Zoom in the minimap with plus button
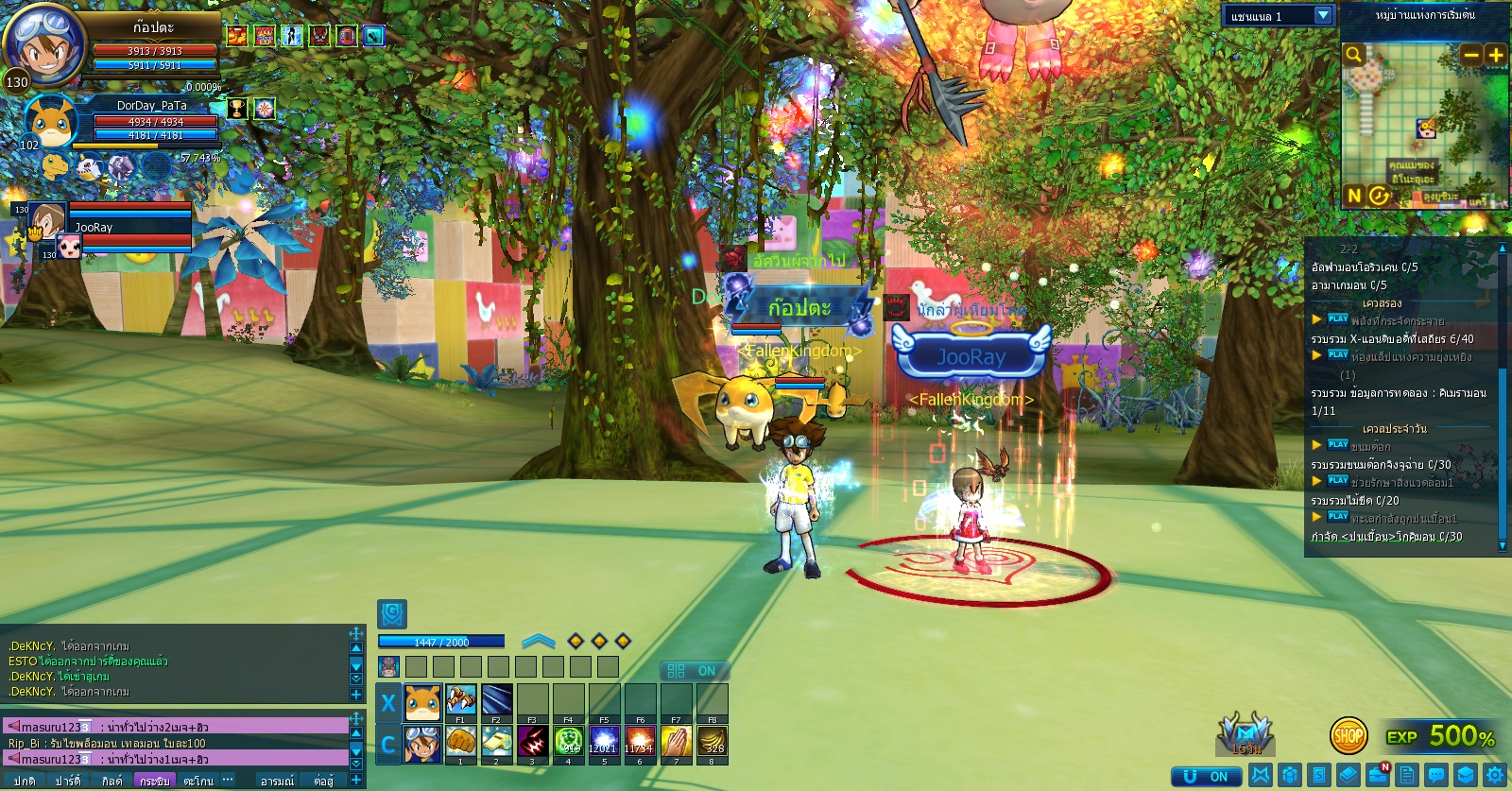 1495,55
